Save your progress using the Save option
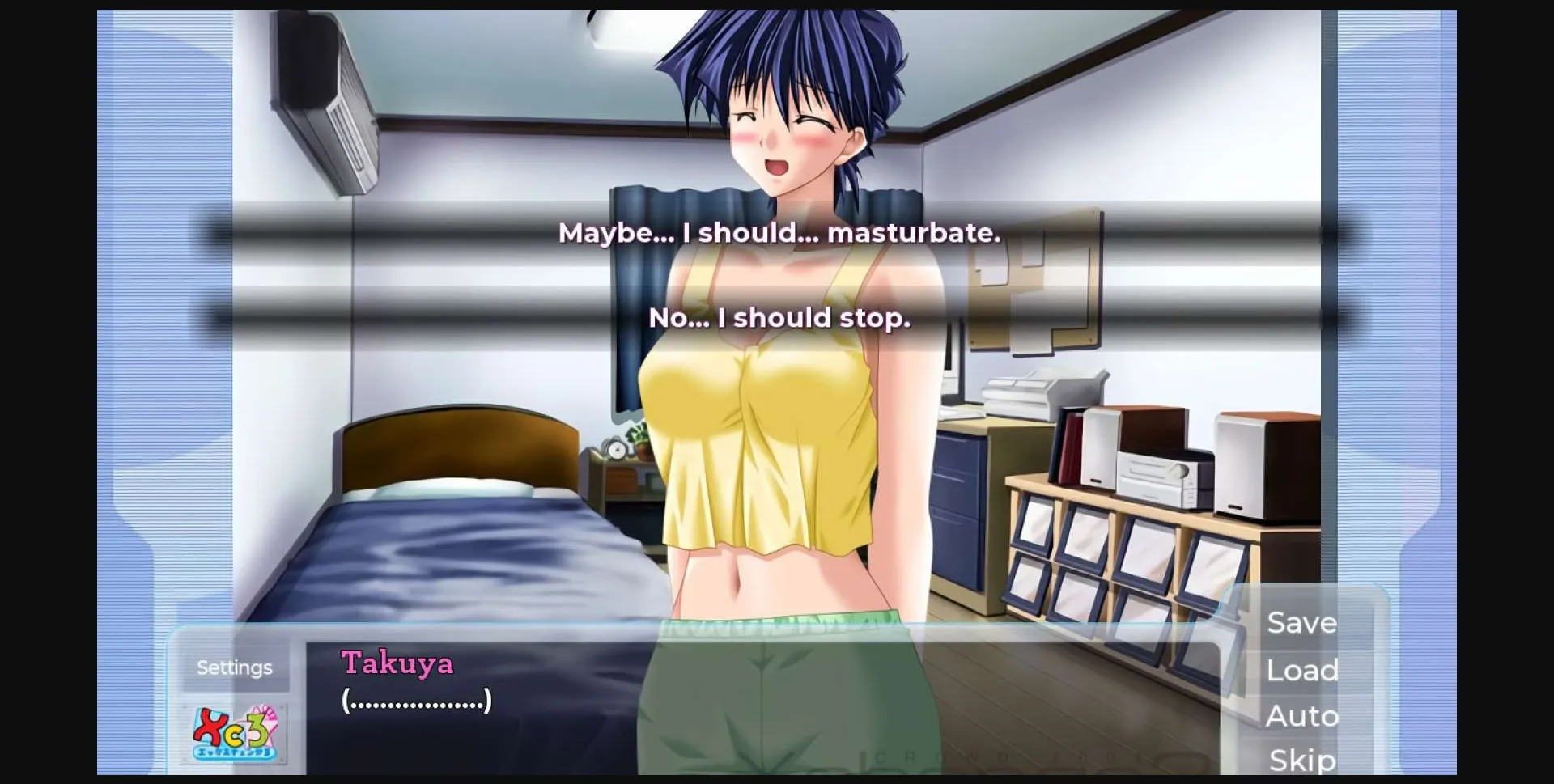 point(1301,622)
